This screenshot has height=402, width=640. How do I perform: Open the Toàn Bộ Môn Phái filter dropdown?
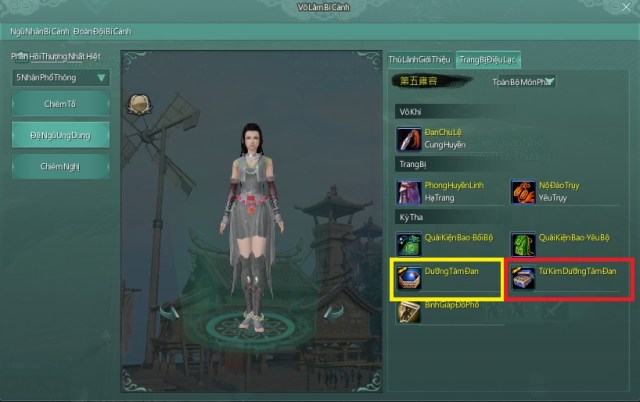523,82
